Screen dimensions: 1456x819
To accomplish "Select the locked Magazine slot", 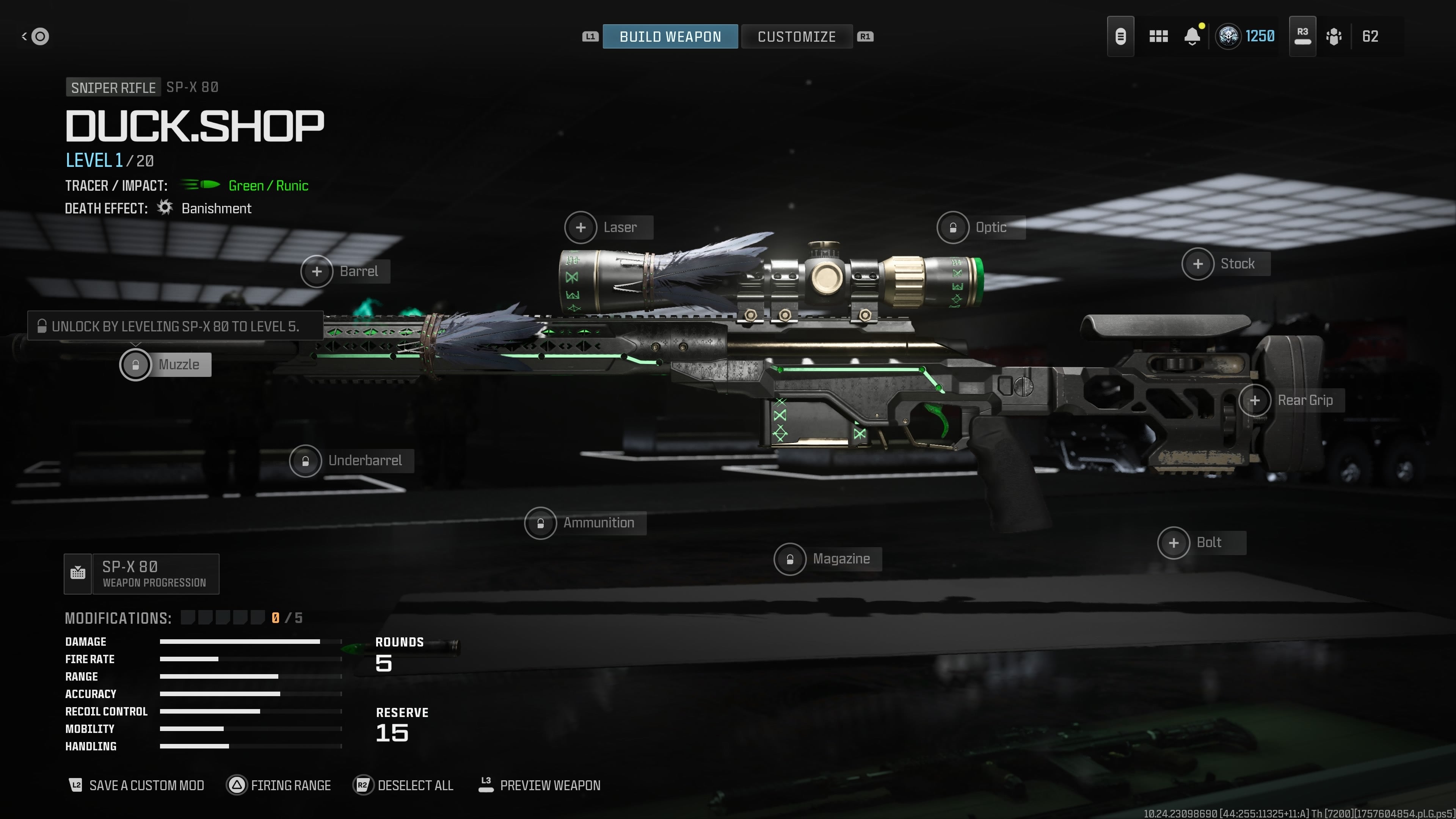I will pos(790,559).
